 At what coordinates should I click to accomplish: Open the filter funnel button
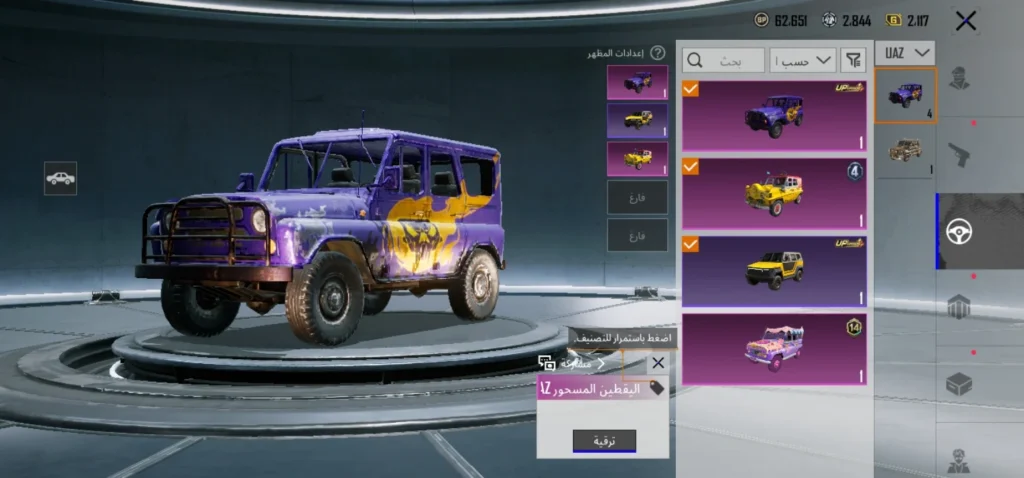853,61
